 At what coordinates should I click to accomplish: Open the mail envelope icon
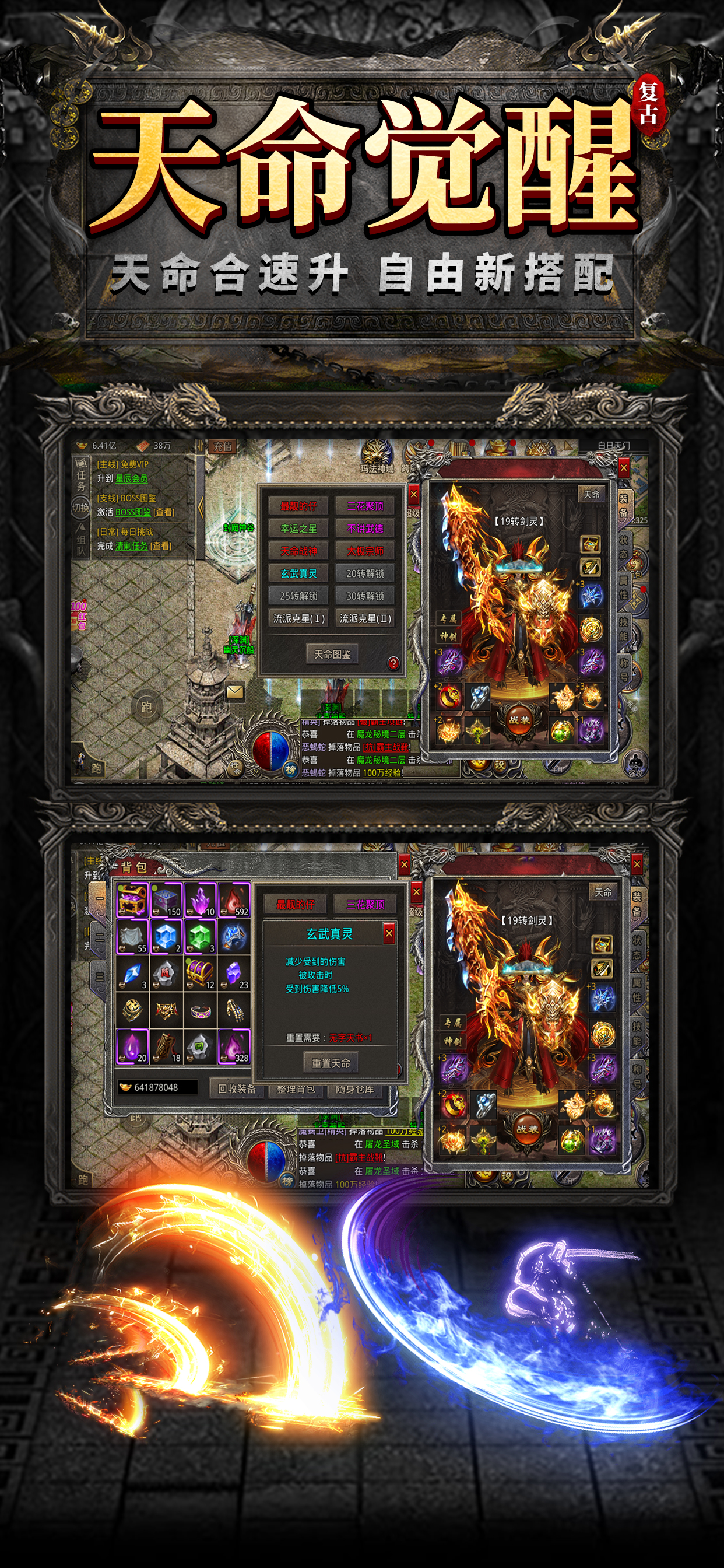tap(235, 691)
